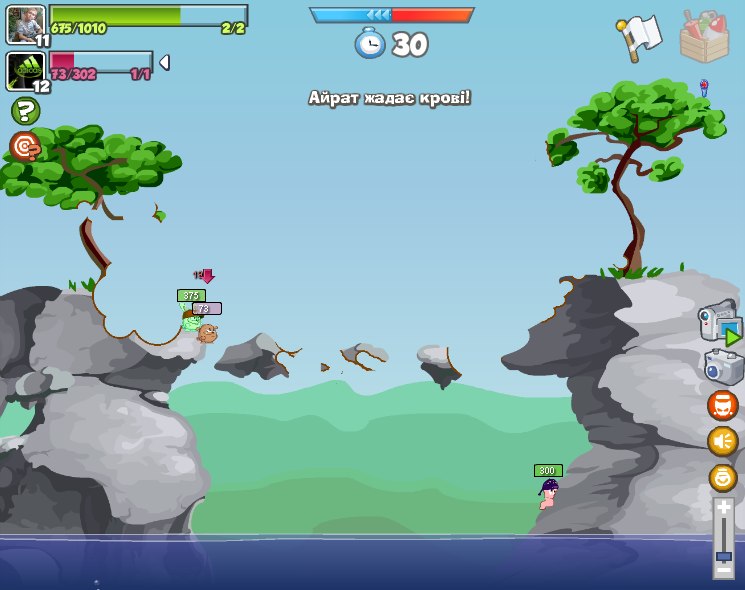Take a screenshot with the photo camera
745x590 pixels.
[722, 366]
